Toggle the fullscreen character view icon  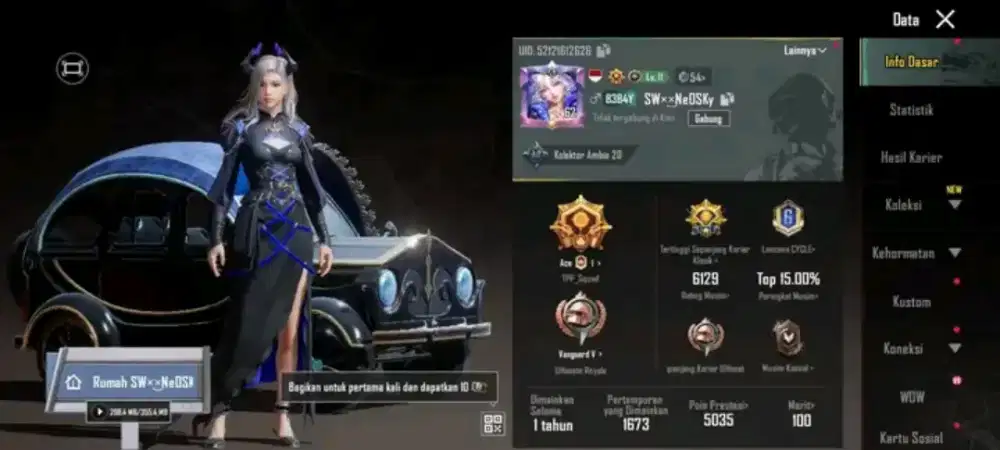pyautogui.click(x=72, y=68)
